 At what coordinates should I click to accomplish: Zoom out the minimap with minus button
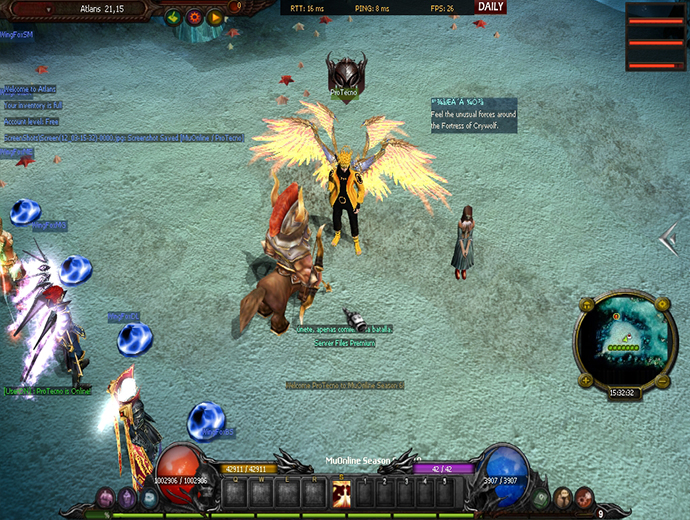pos(663,382)
